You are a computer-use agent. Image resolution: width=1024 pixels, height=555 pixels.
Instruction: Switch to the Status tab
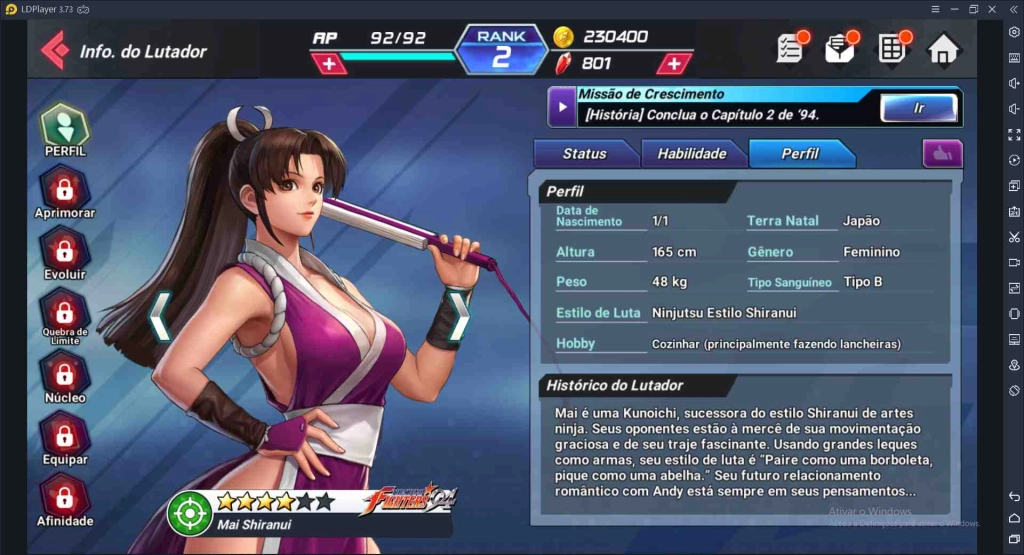584,154
